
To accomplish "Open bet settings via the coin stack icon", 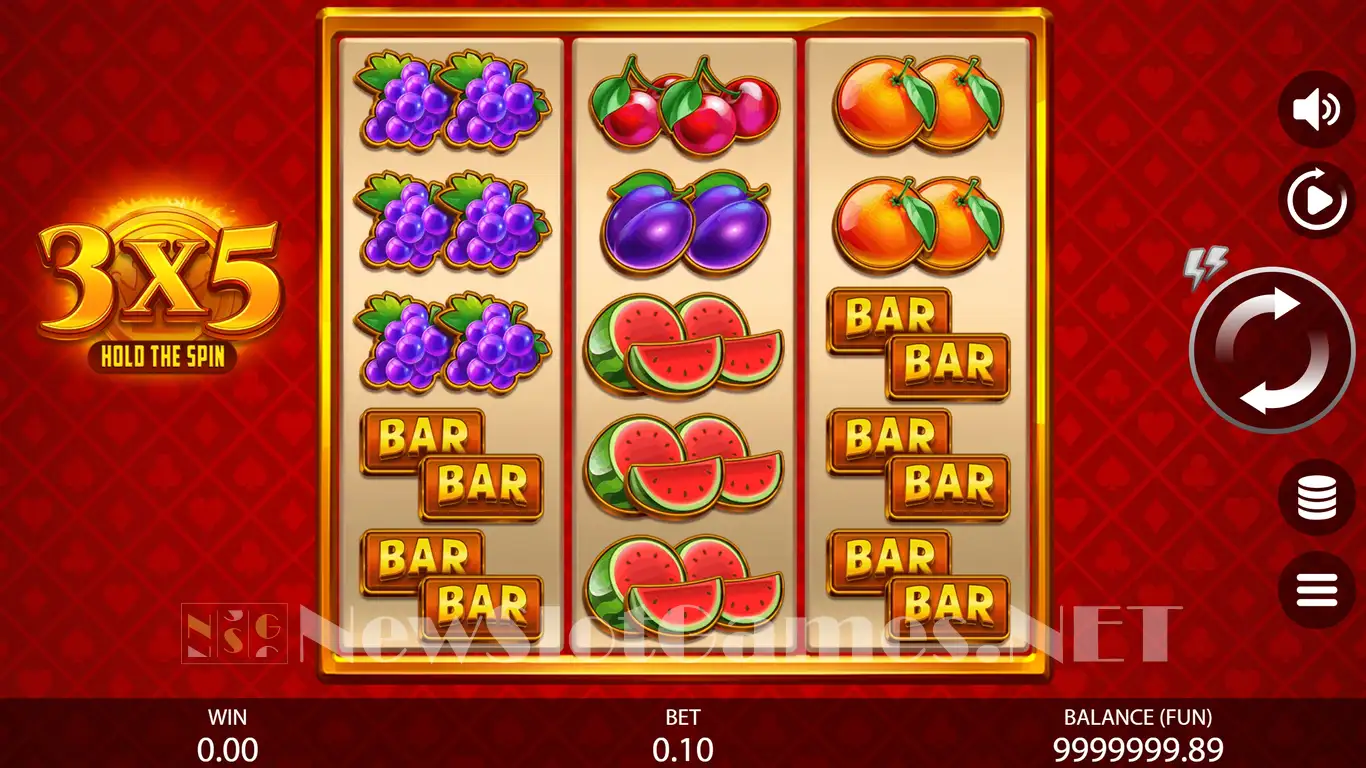I will pyautogui.click(x=1316, y=497).
